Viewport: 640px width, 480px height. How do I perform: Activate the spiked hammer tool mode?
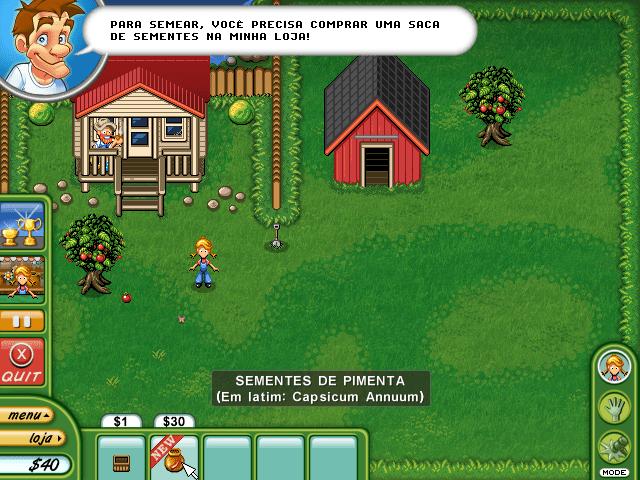coord(613,446)
